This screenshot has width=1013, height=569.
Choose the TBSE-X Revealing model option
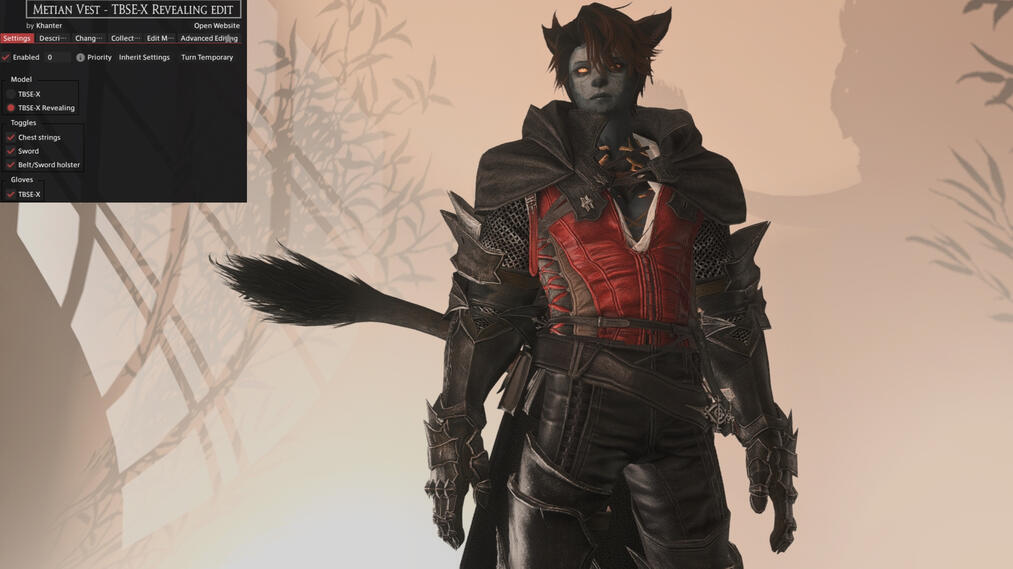[11, 108]
